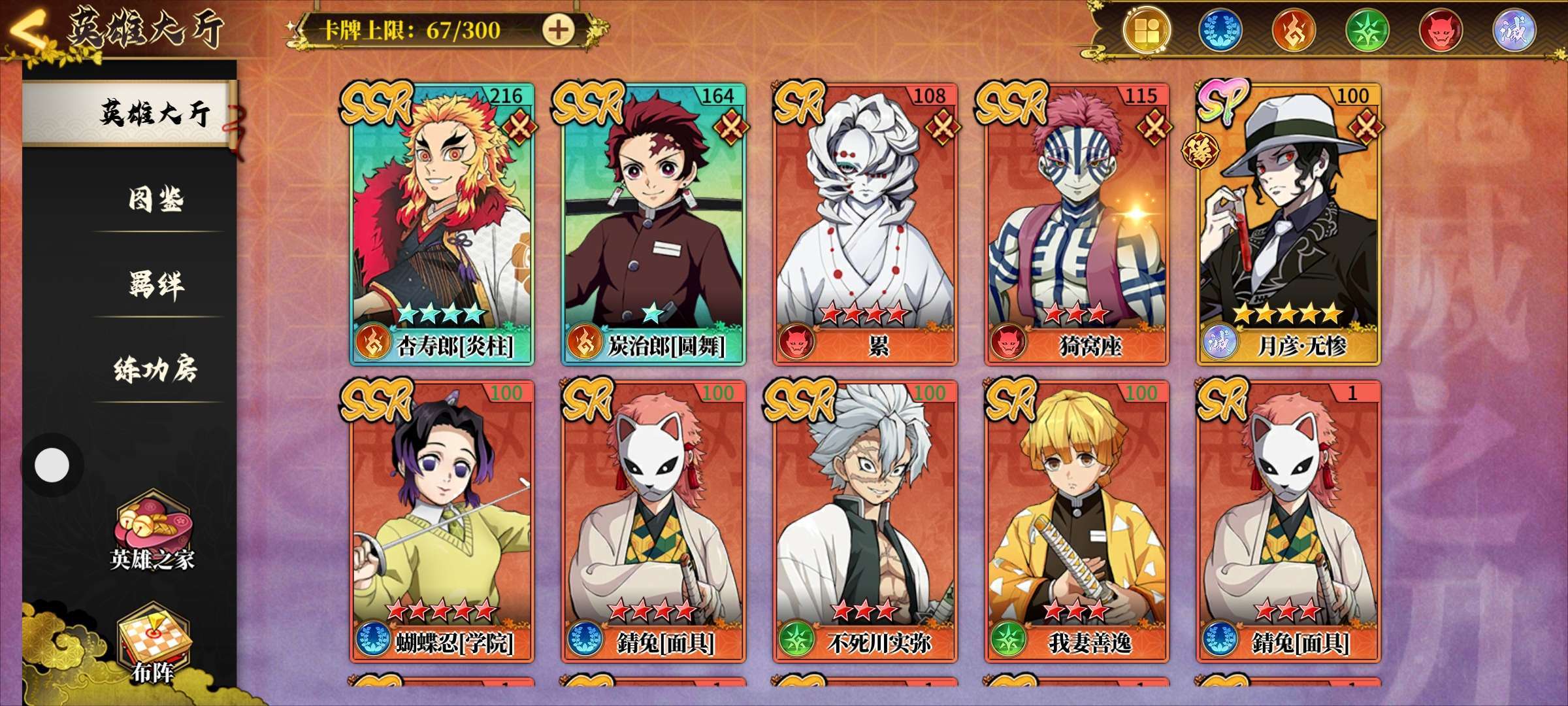This screenshot has height=706, width=1568.
Task: Open the 练功房 menu entry
Action: pos(155,369)
